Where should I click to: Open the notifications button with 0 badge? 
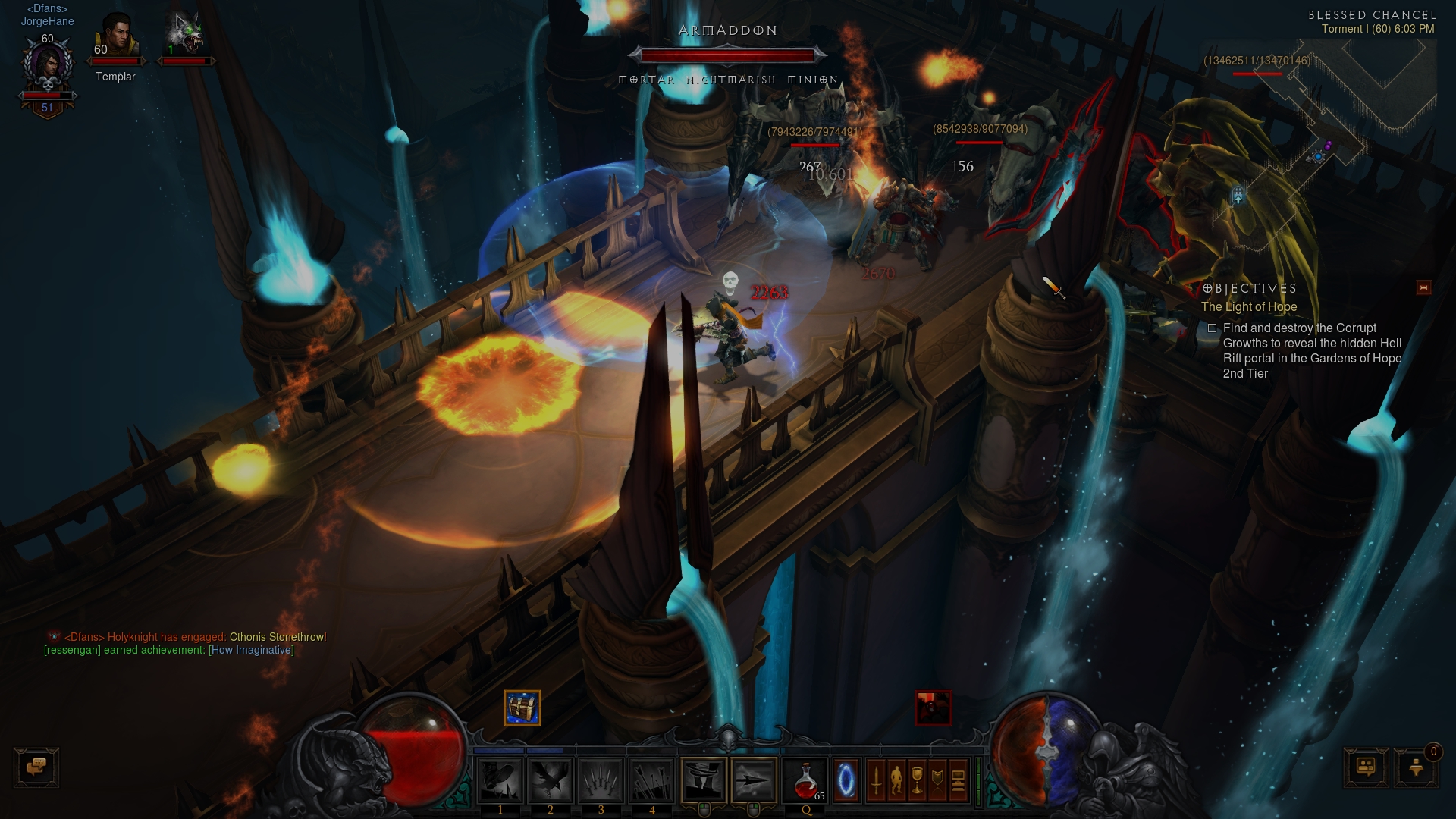click(1415, 767)
